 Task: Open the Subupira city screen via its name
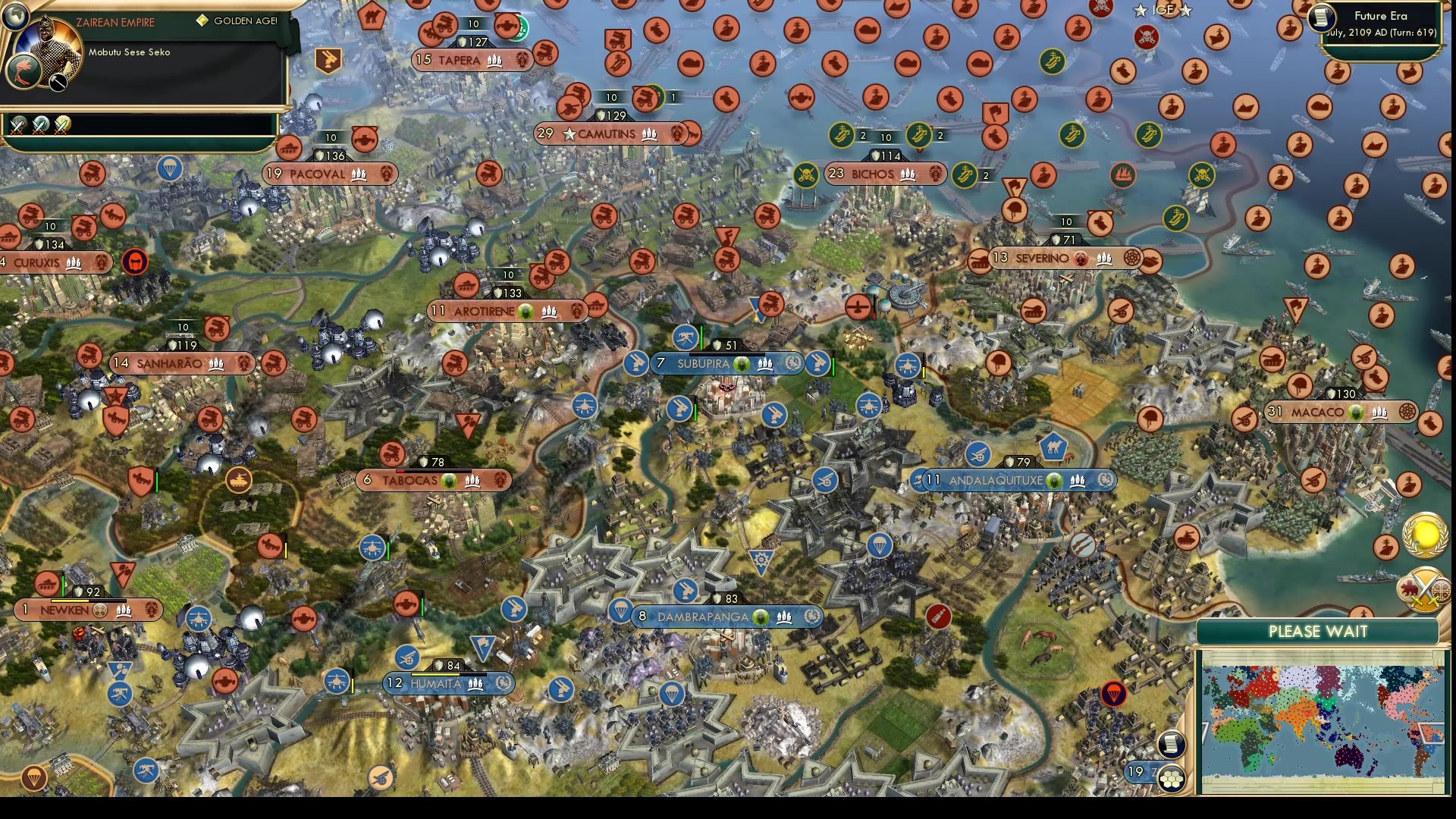point(705,364)
